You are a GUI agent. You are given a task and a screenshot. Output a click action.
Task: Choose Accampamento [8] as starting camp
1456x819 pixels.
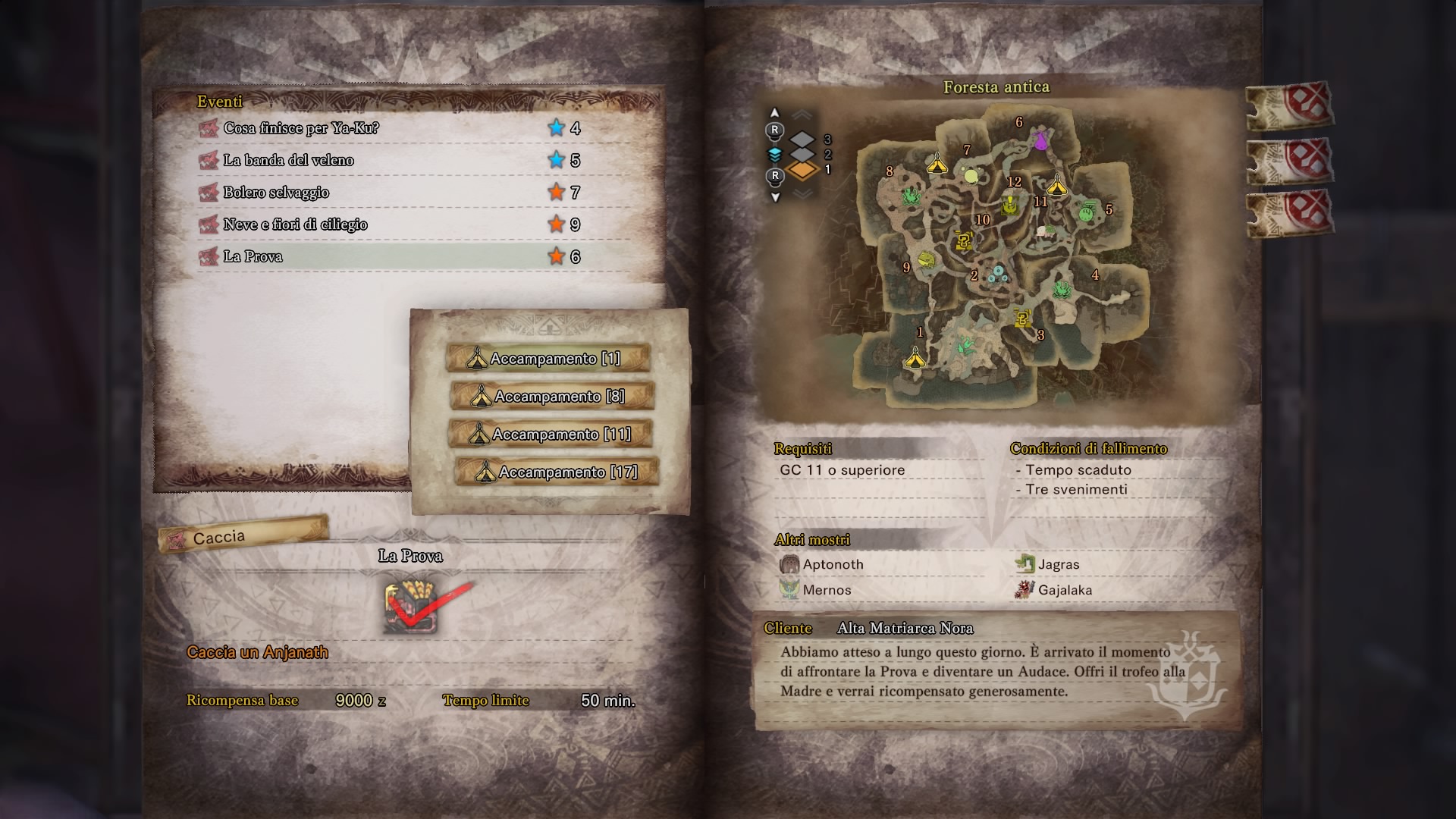click(x=551, y=396)
